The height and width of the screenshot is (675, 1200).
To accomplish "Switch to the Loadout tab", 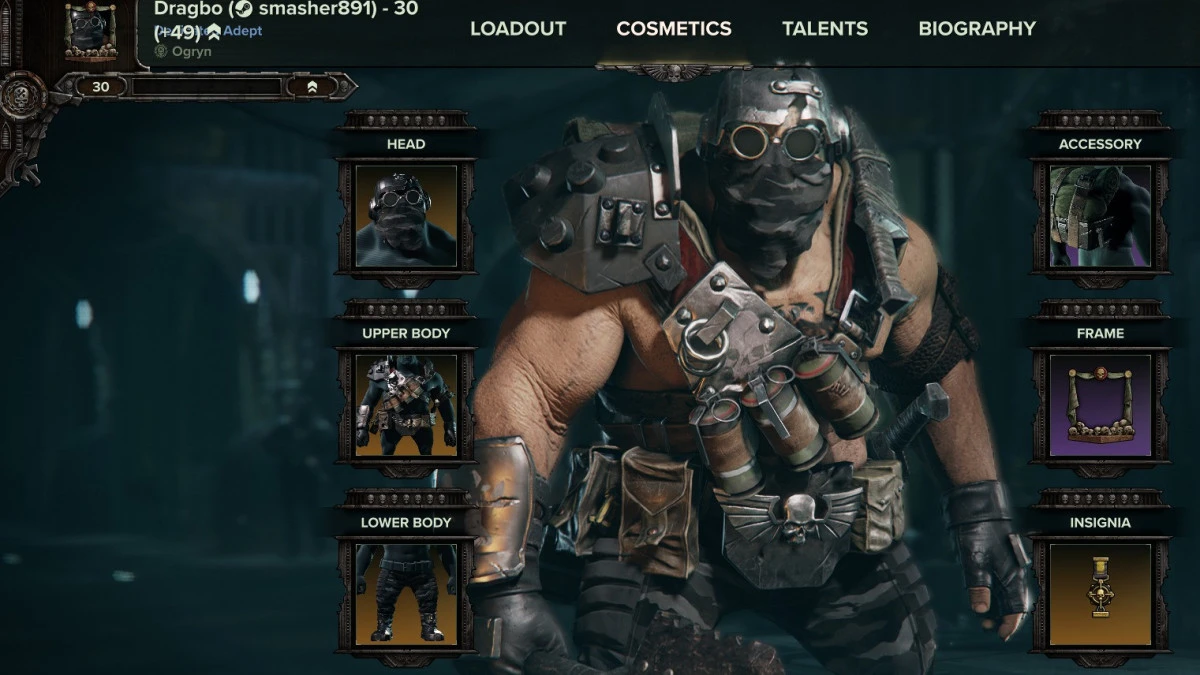I will [x=518, y=29].
